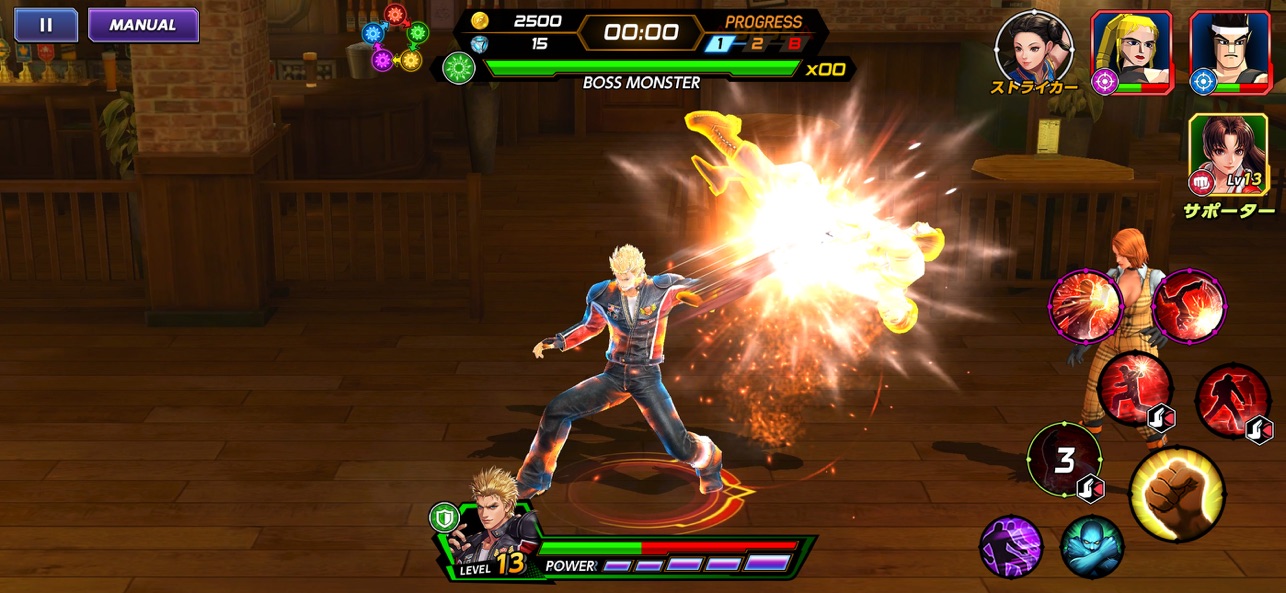The image size is (1286, 593).
Task: Activate the purple dodge dash skill
Action: [1010, 547]
